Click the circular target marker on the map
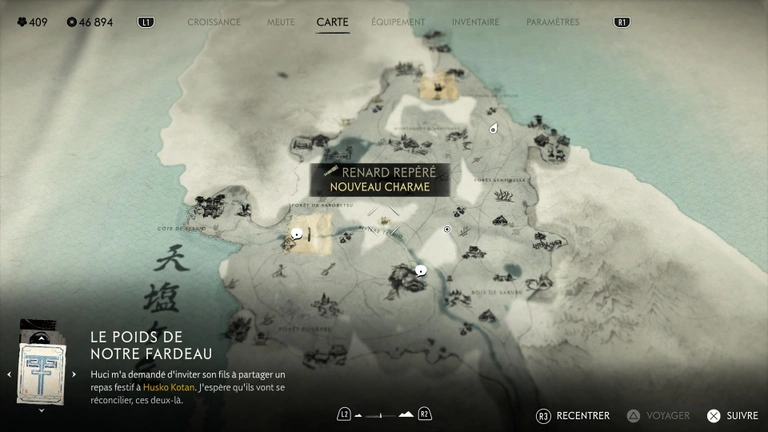The height and width of the screenshot is (432, 768). tap(447, 229)
